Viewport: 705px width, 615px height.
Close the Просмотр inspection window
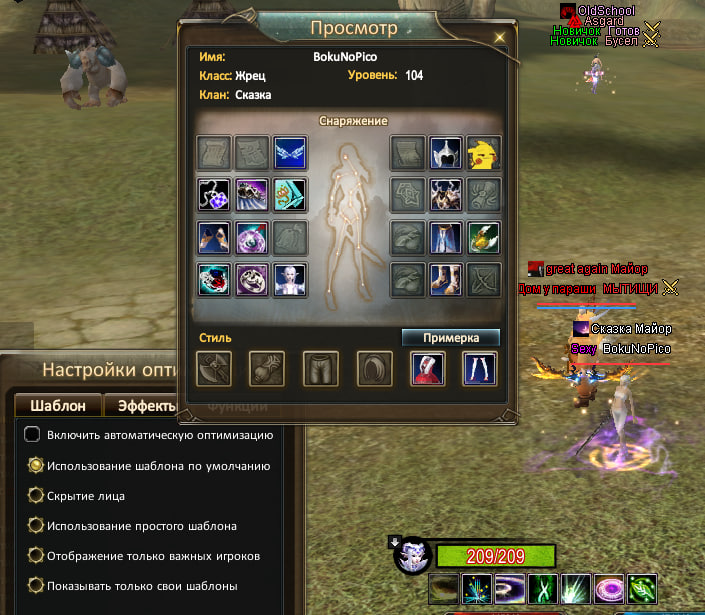[500, 37]
